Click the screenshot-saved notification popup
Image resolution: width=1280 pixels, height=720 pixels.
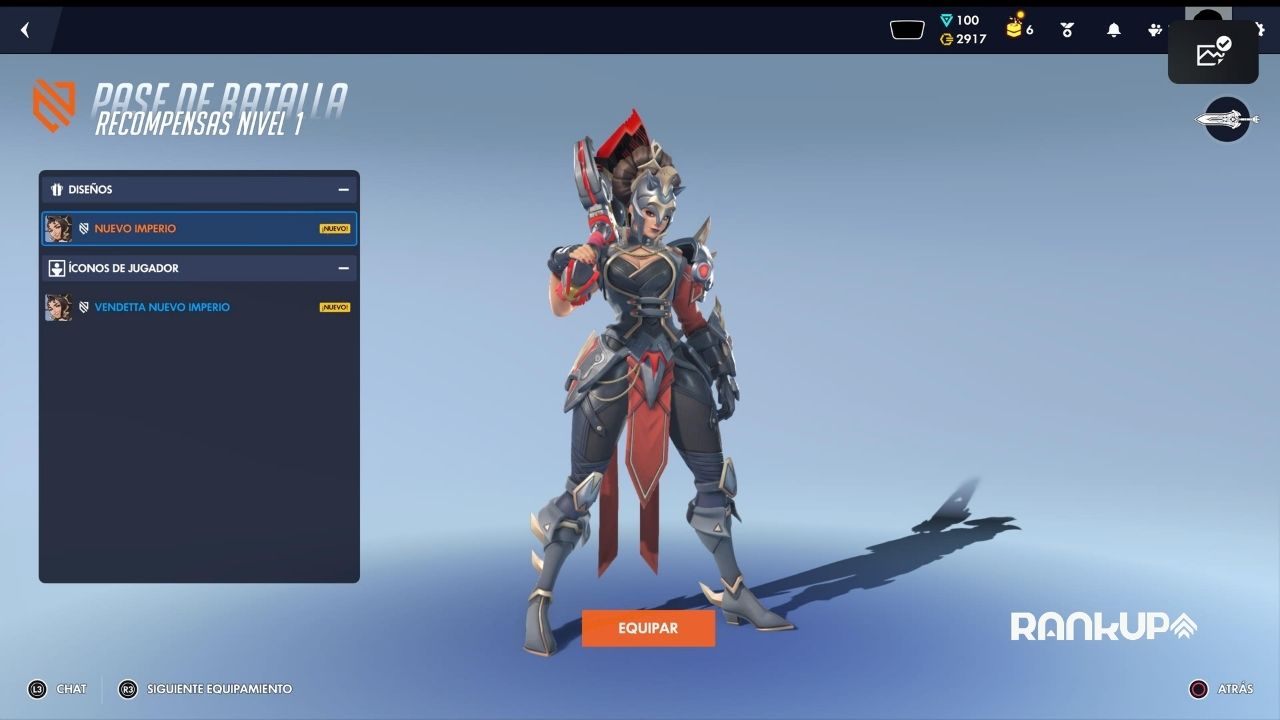pyautogui.click(x=1213, y=52)
